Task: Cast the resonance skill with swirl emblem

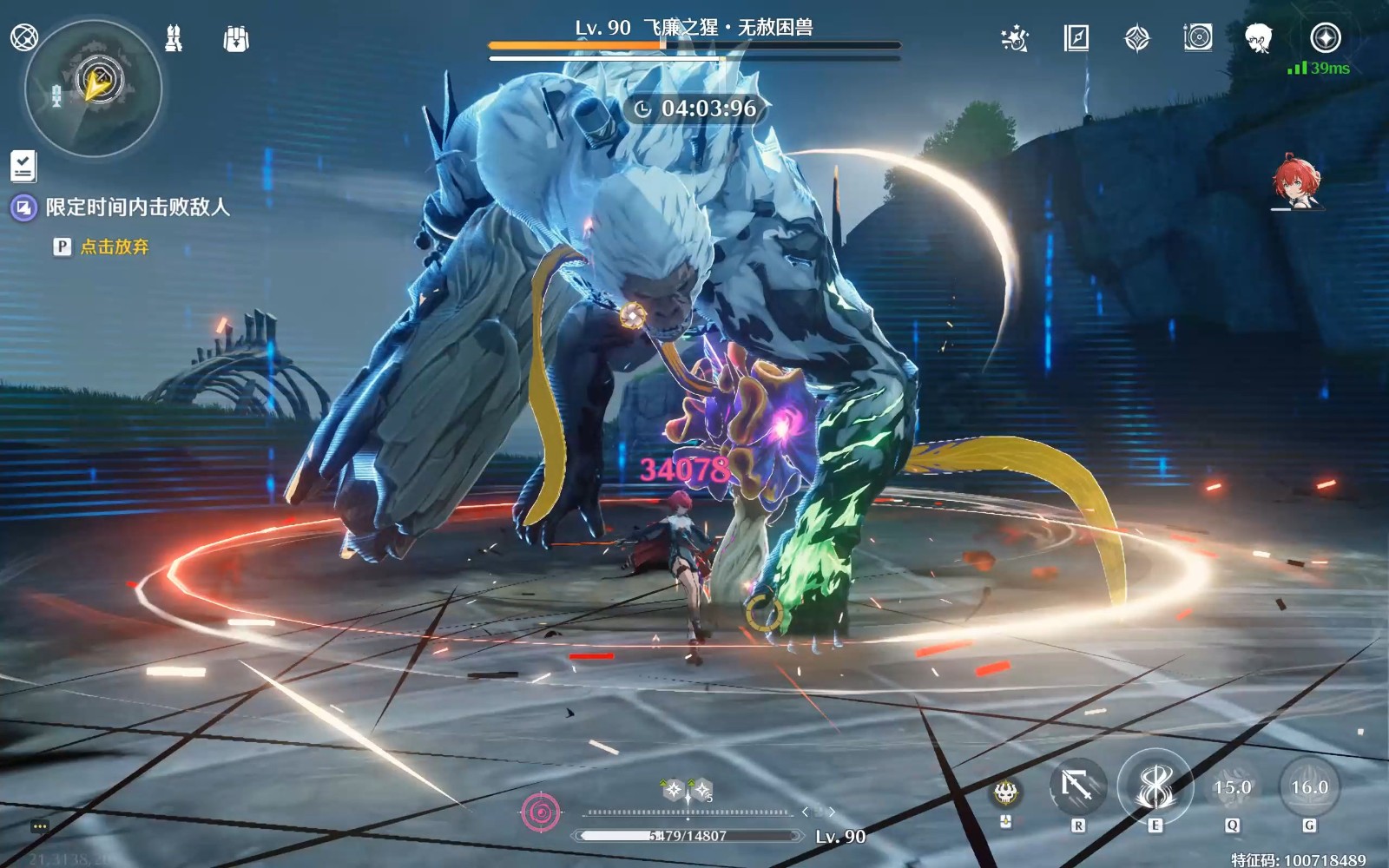Action: 1155,786
